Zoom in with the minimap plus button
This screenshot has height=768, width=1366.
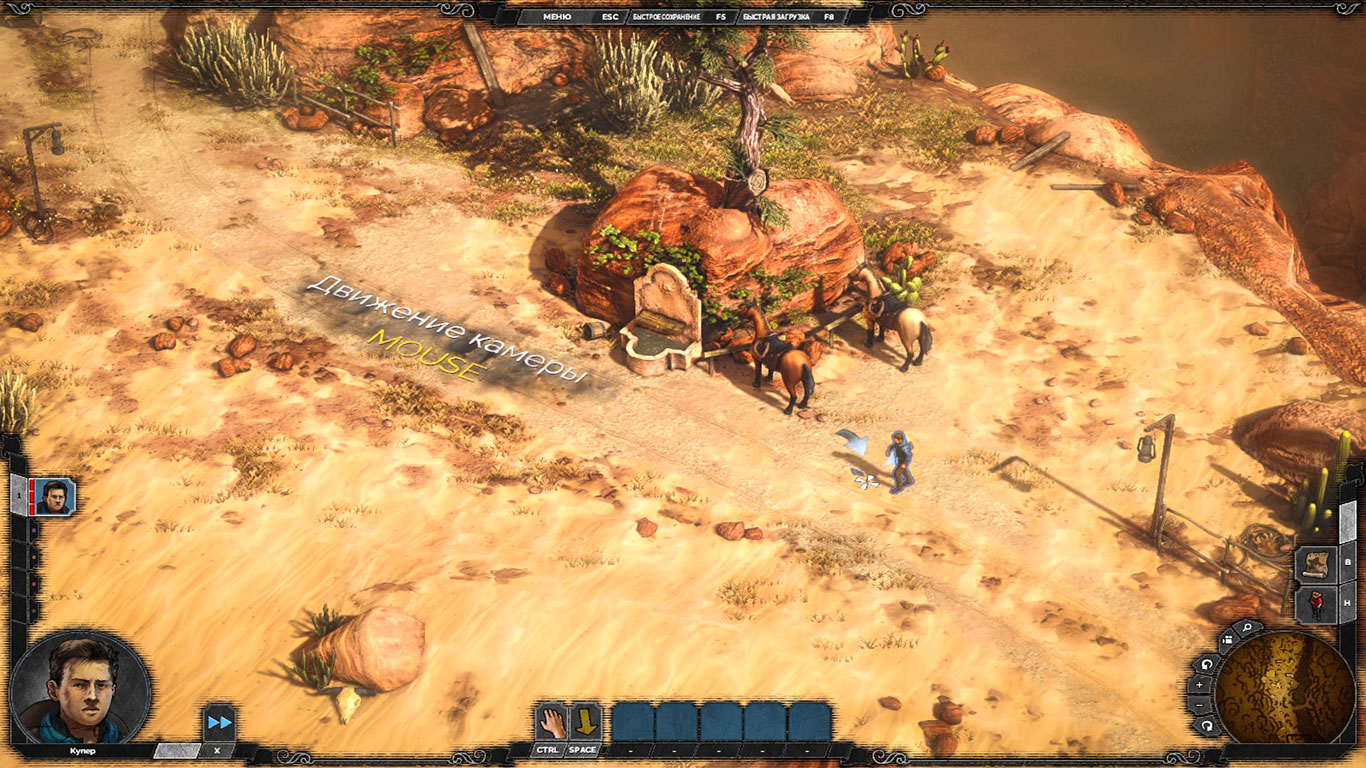1200,685
